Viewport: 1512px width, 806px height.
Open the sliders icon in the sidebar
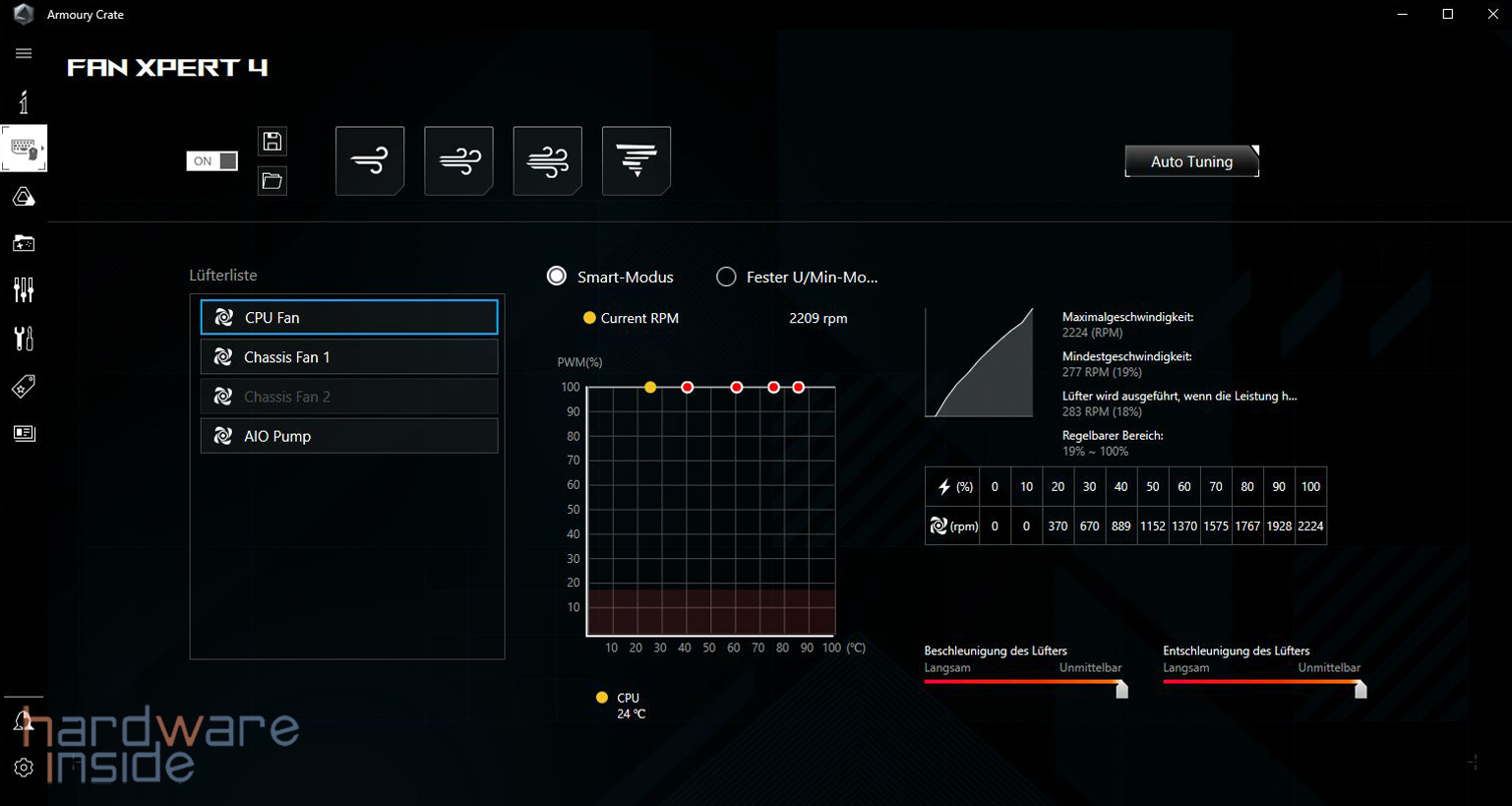(24, 289)
